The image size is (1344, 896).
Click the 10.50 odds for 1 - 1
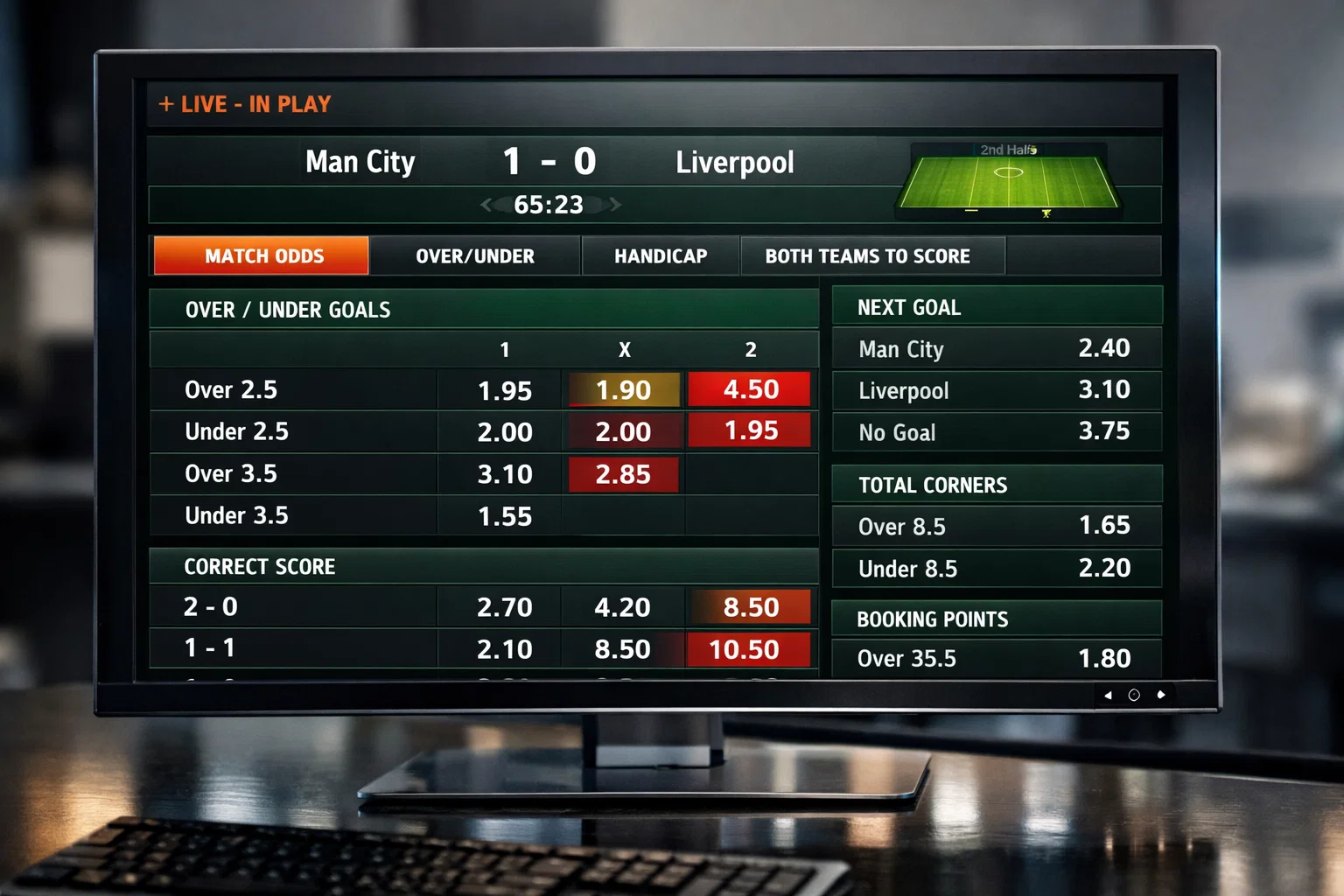coord(745,649)
